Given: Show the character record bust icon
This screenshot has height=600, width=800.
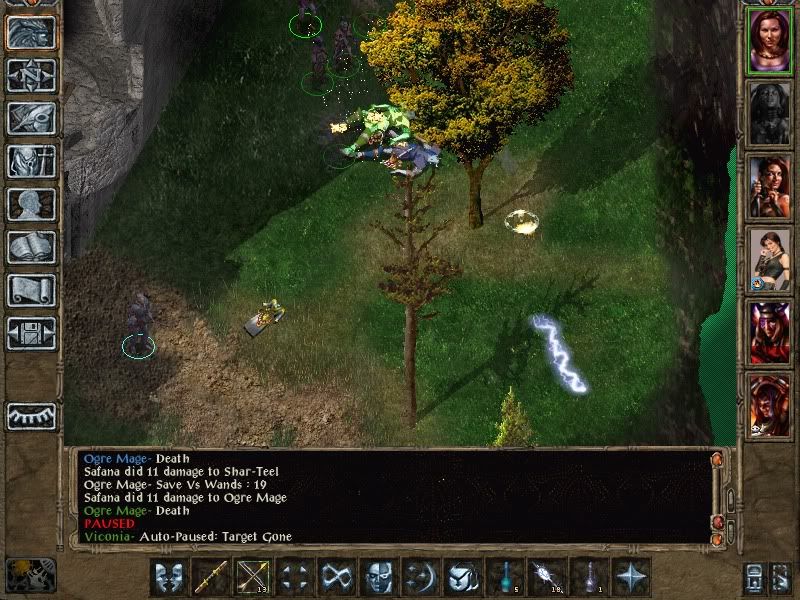Looking at the screenshot, I should point(31,204).
